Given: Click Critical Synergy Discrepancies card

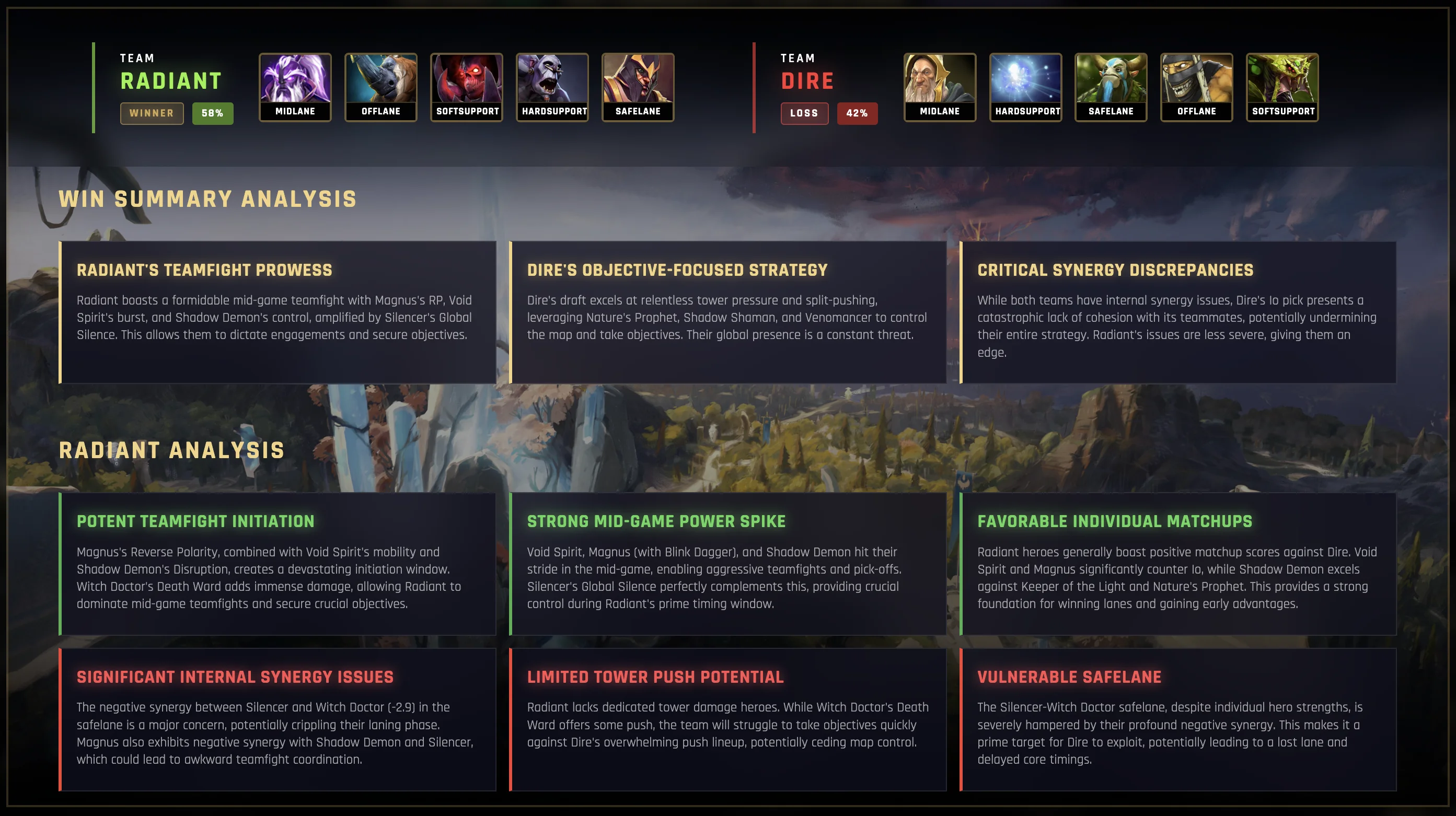Looking at the screenshot, I should [x=1178, y=312].
